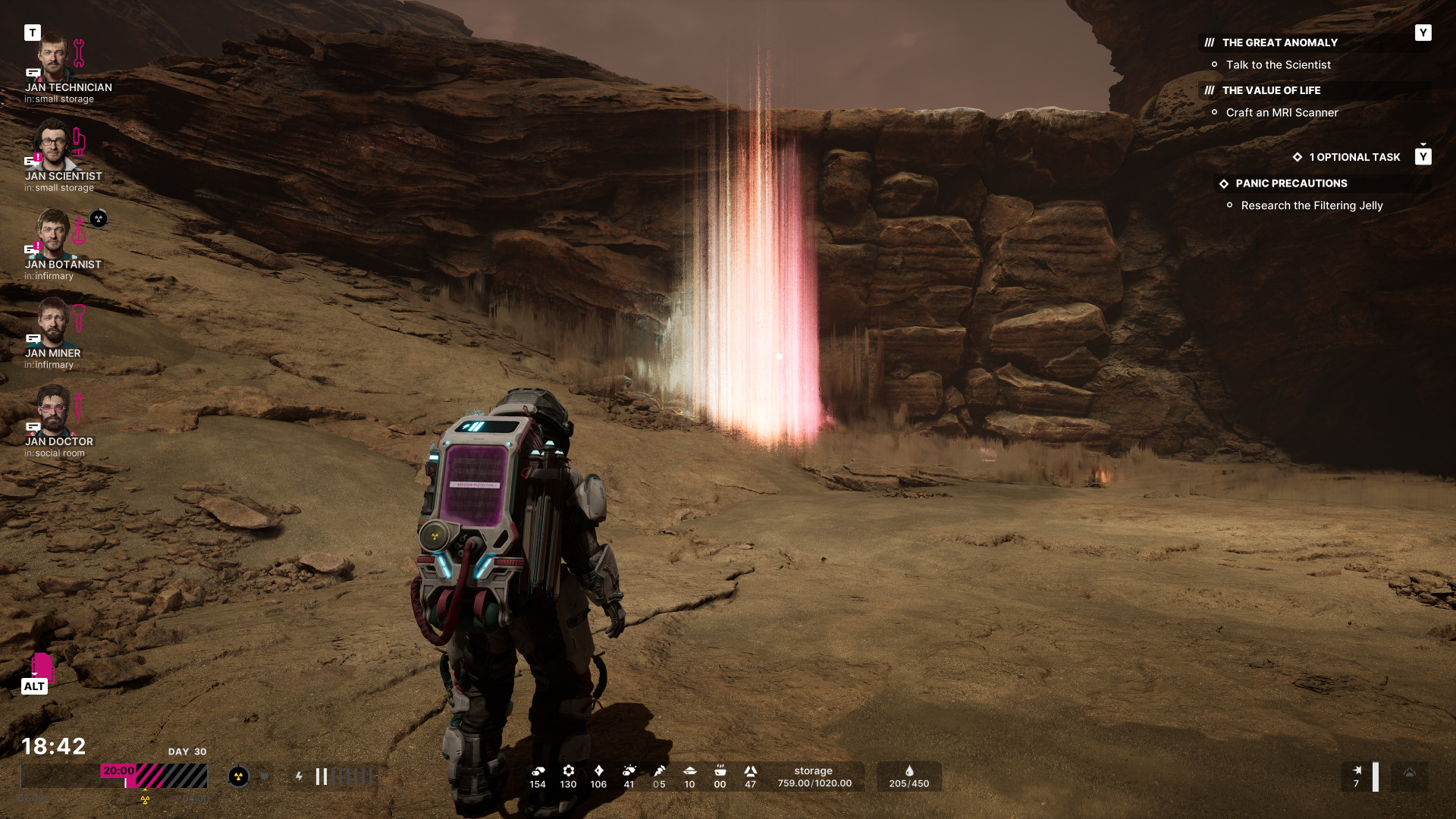
Task: Select the Panic Precautions optional task
Action: [1291, 184]
